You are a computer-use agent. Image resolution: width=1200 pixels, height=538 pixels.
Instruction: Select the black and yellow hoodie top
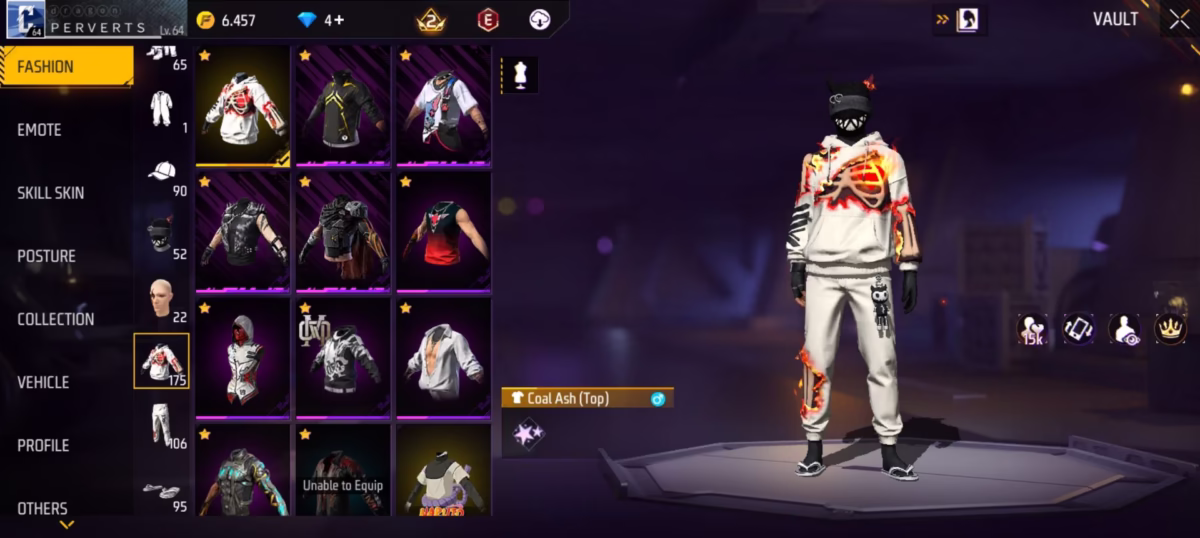click(x=343, y=104)
